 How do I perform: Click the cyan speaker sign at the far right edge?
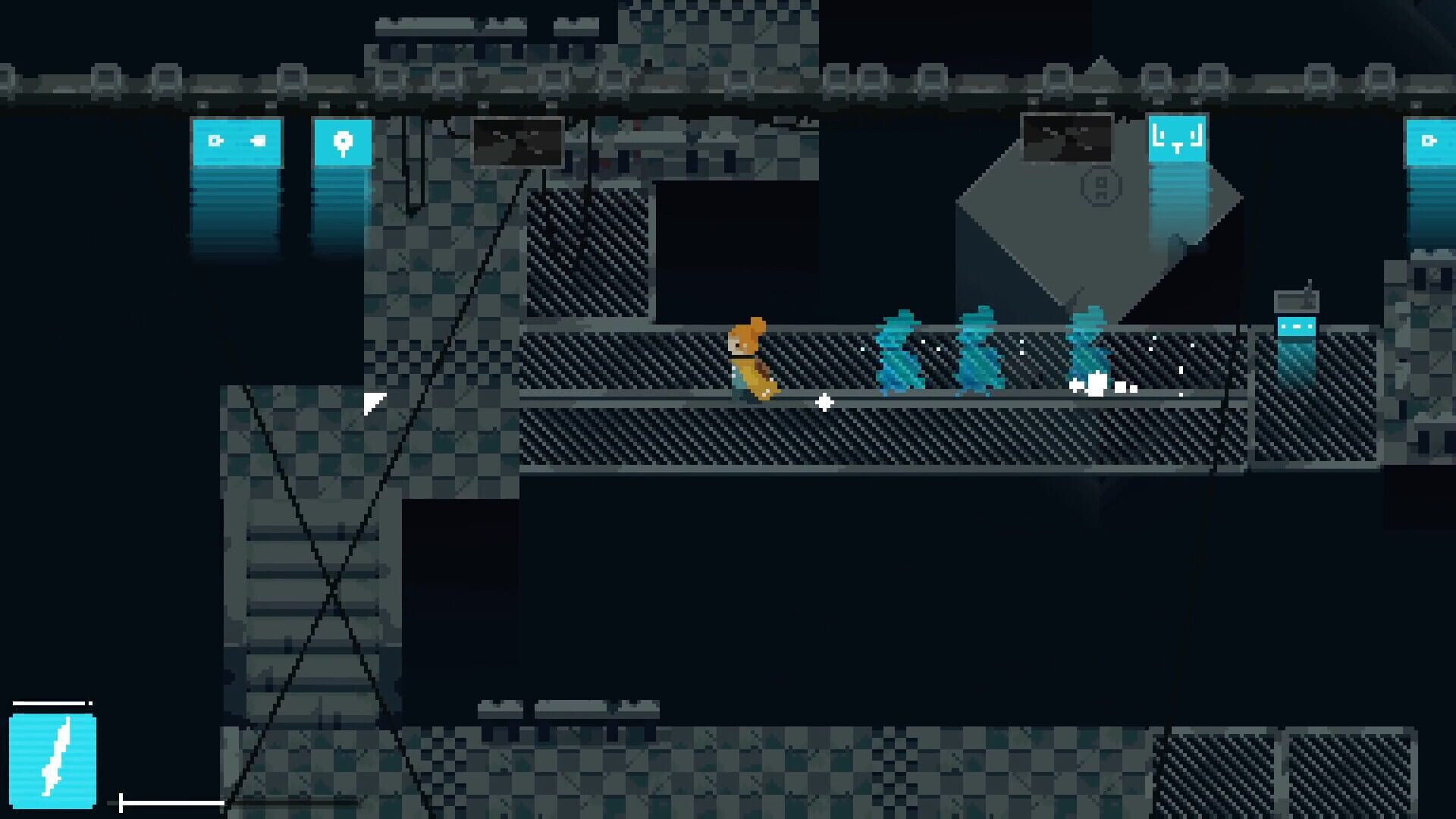[x=1432, y=140]
